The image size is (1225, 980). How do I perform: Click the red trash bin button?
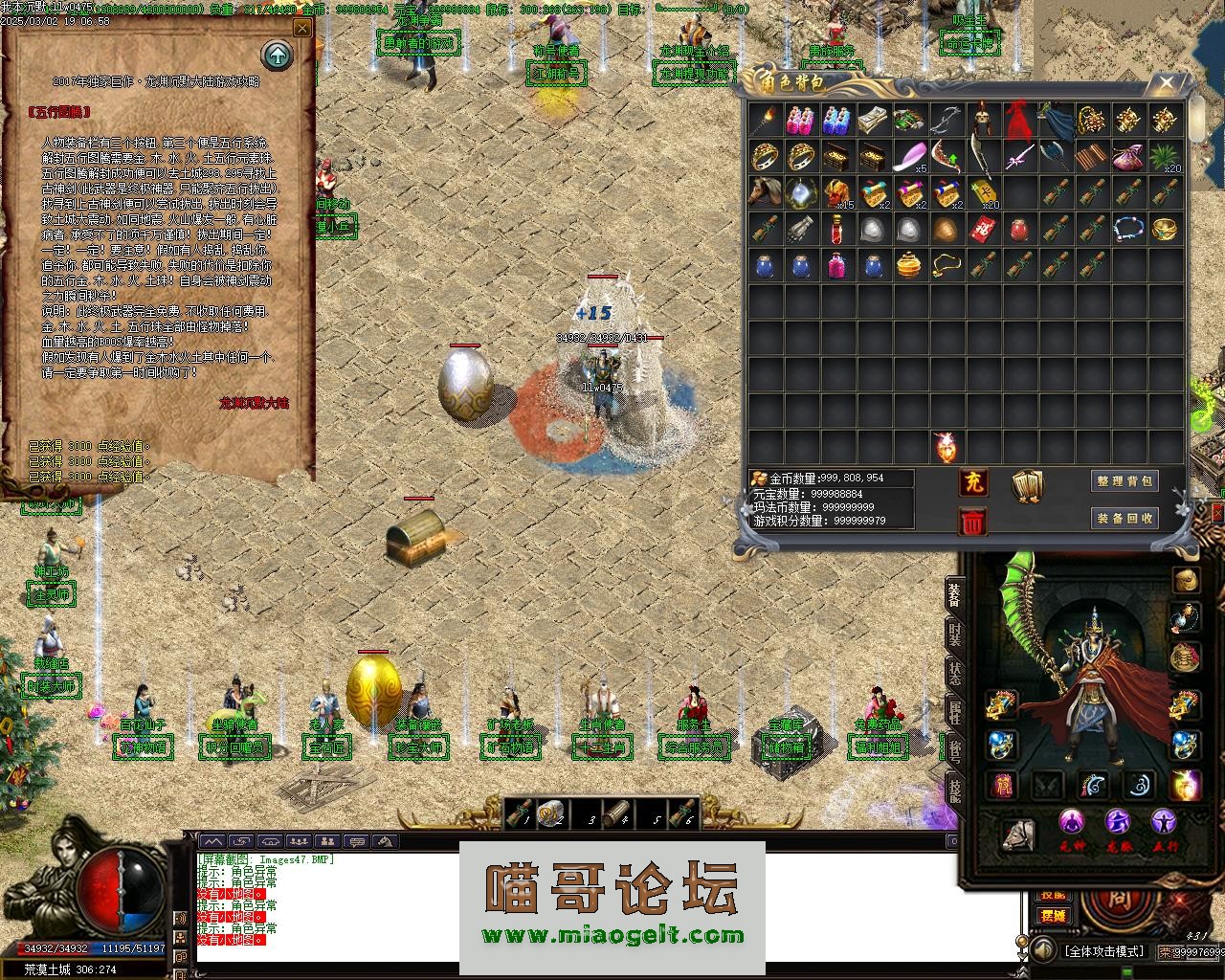[x=972, y=522]
